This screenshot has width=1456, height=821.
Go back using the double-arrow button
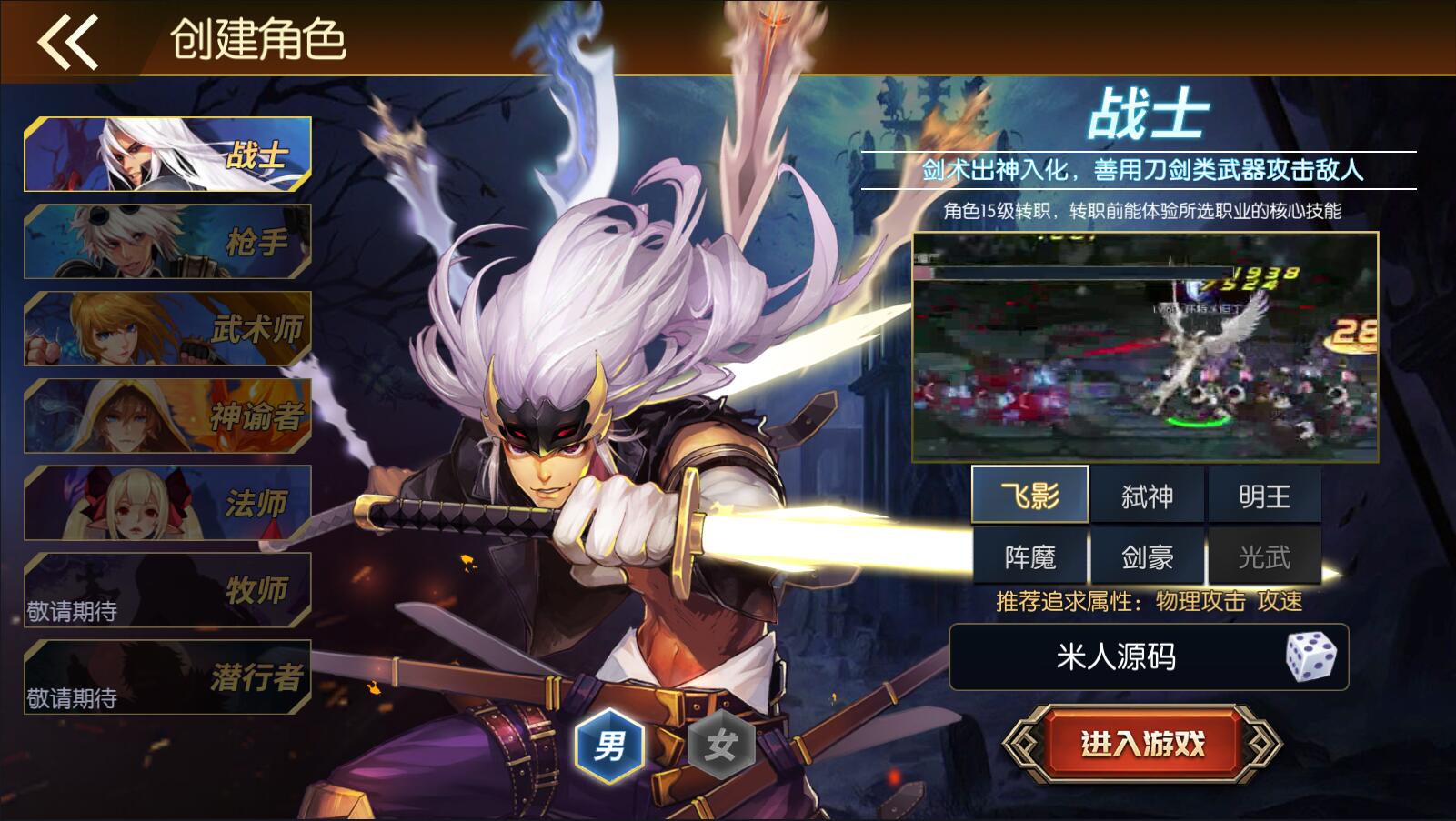click(x=67, y=41)
